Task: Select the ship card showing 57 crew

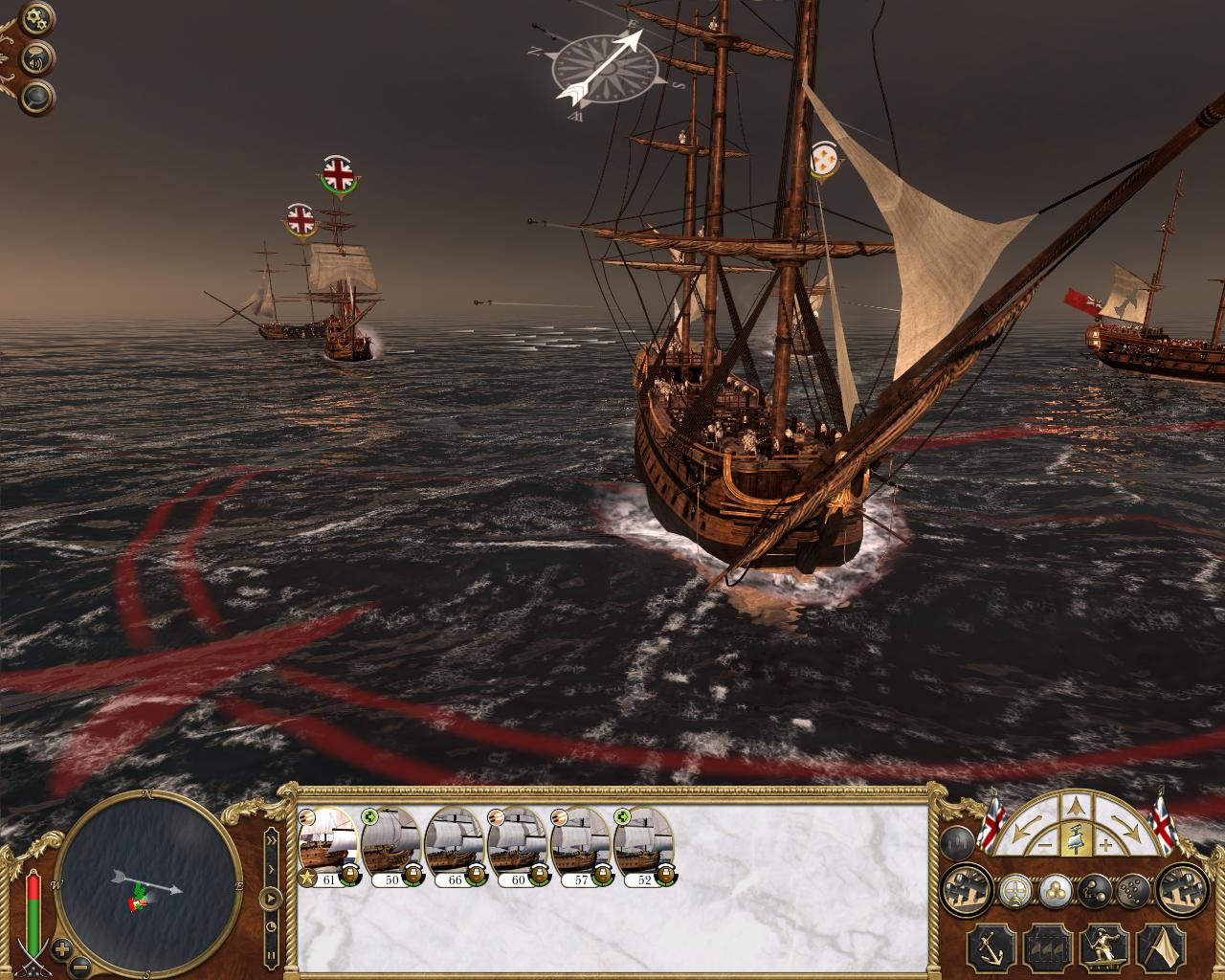Action: pos(581,849)
